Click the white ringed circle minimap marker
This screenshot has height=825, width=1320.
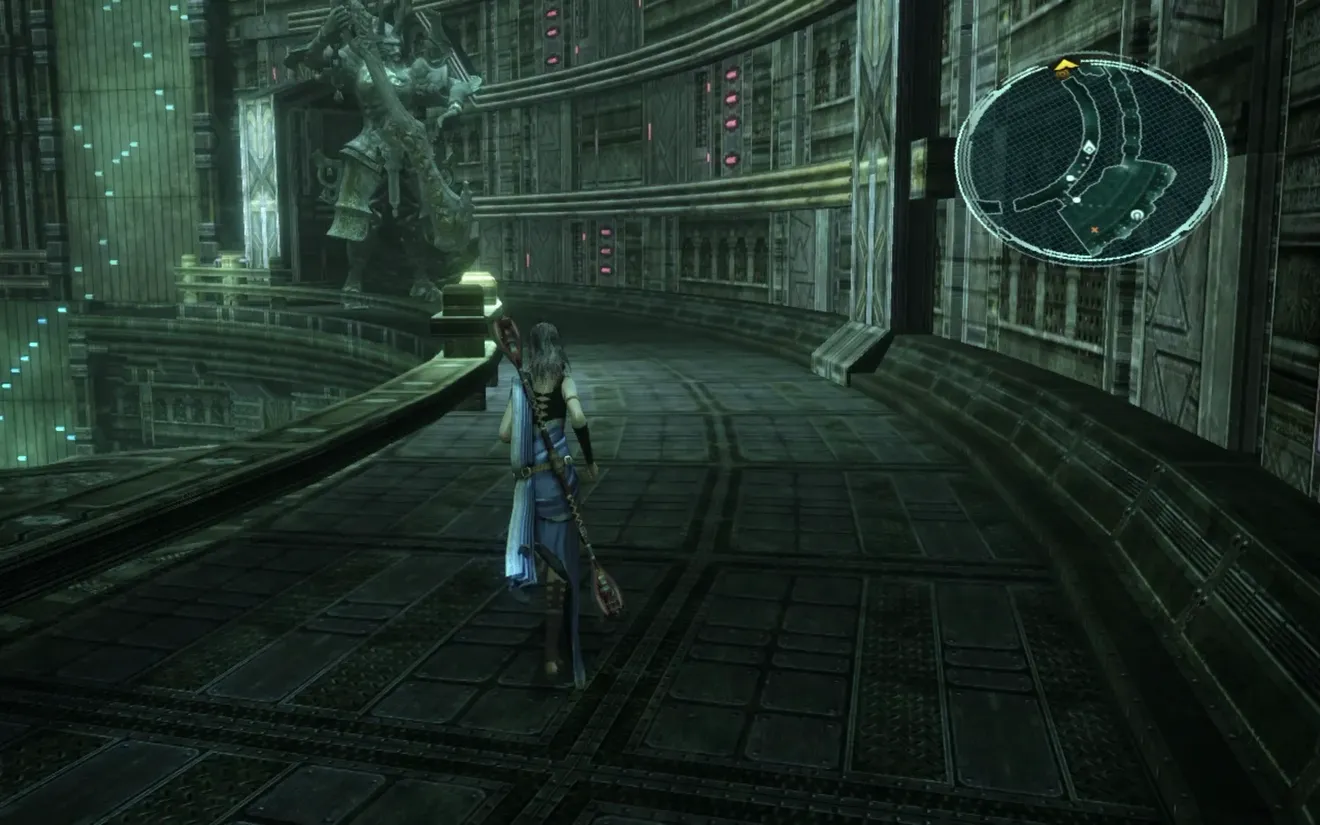(1137, 215)
